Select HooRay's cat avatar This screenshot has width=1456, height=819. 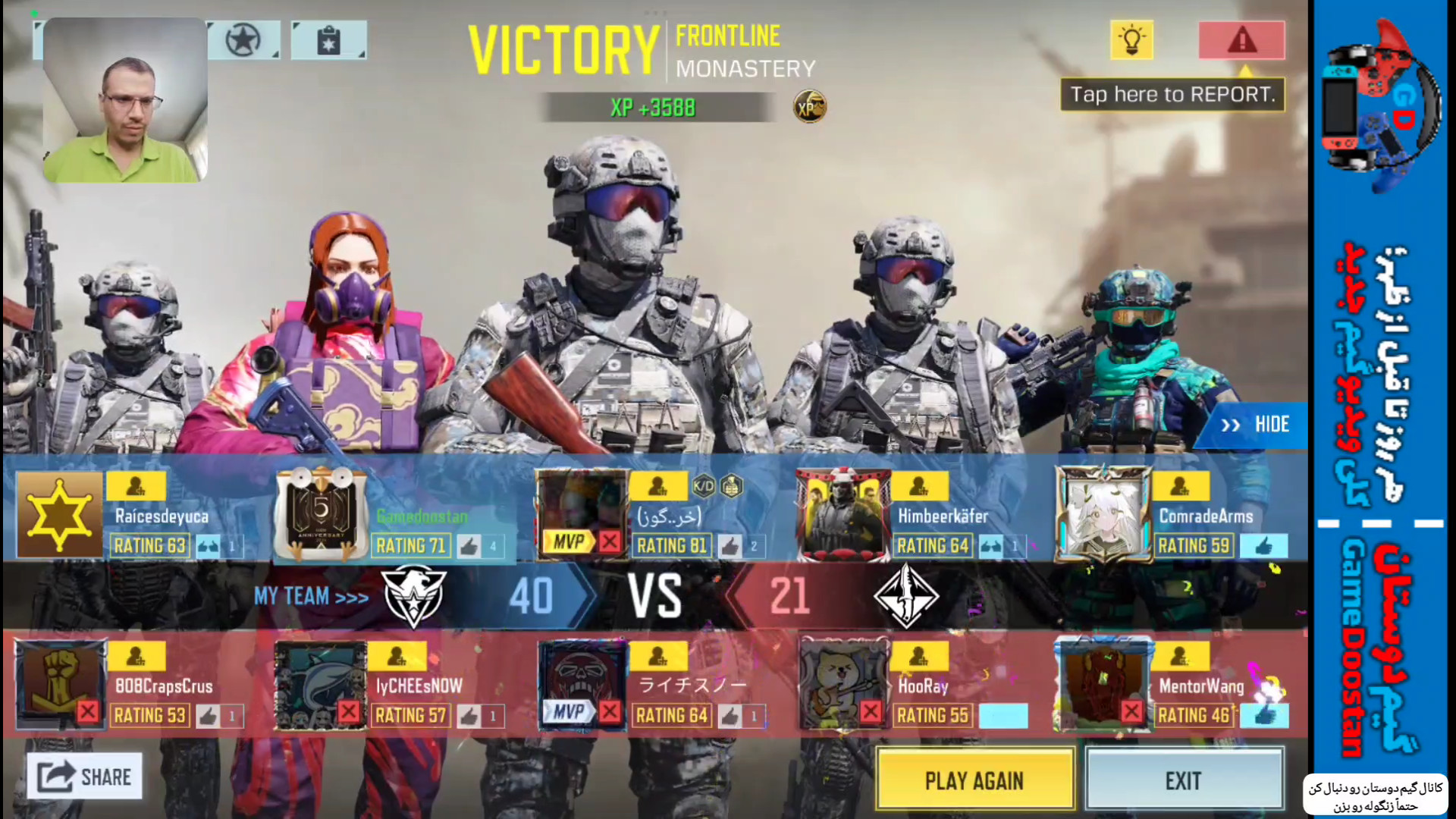click(843, 684)
